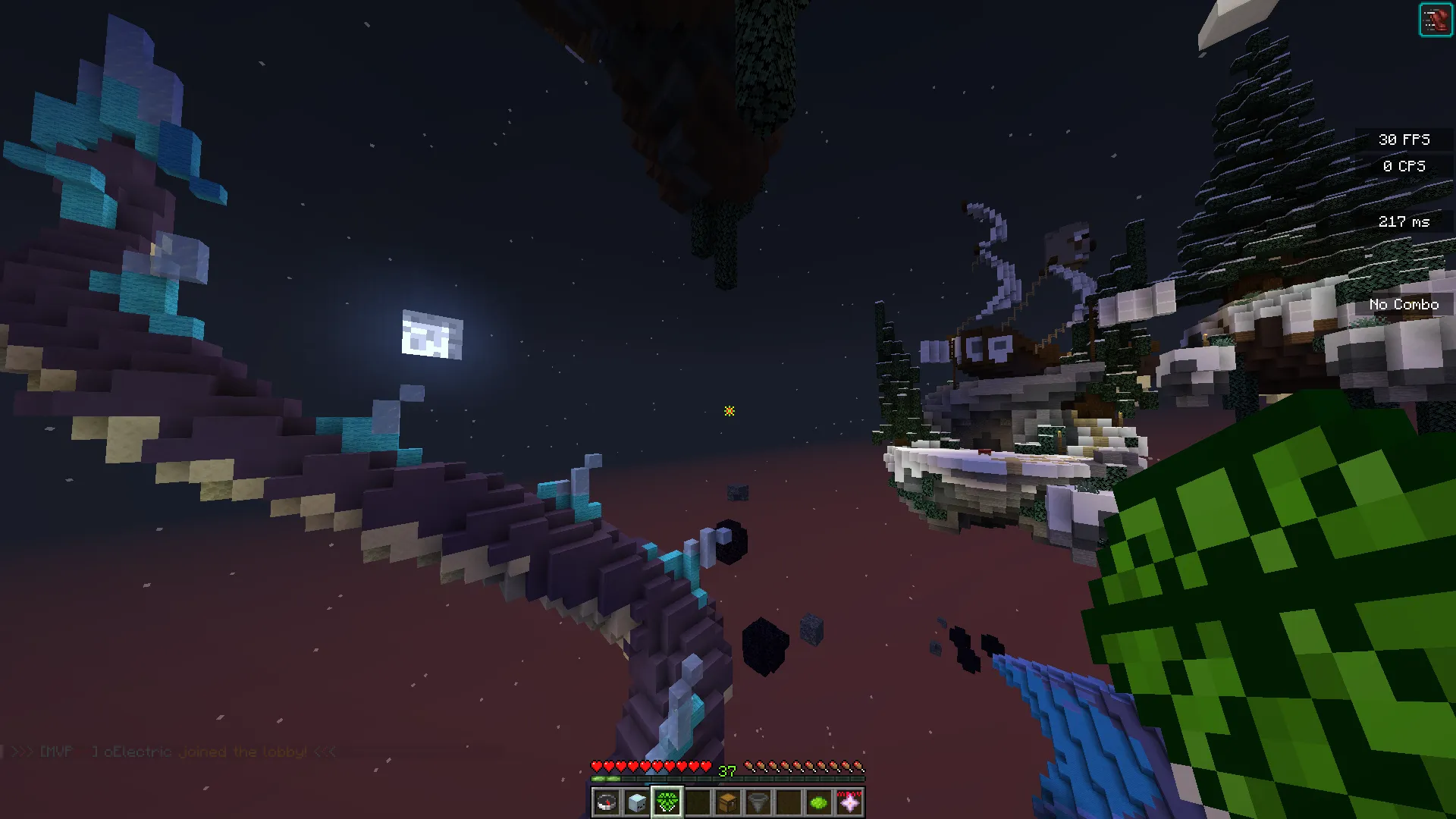
Task: Click the first empty hotbar slot
Action: pyautogui.click(x=696, y=802)
